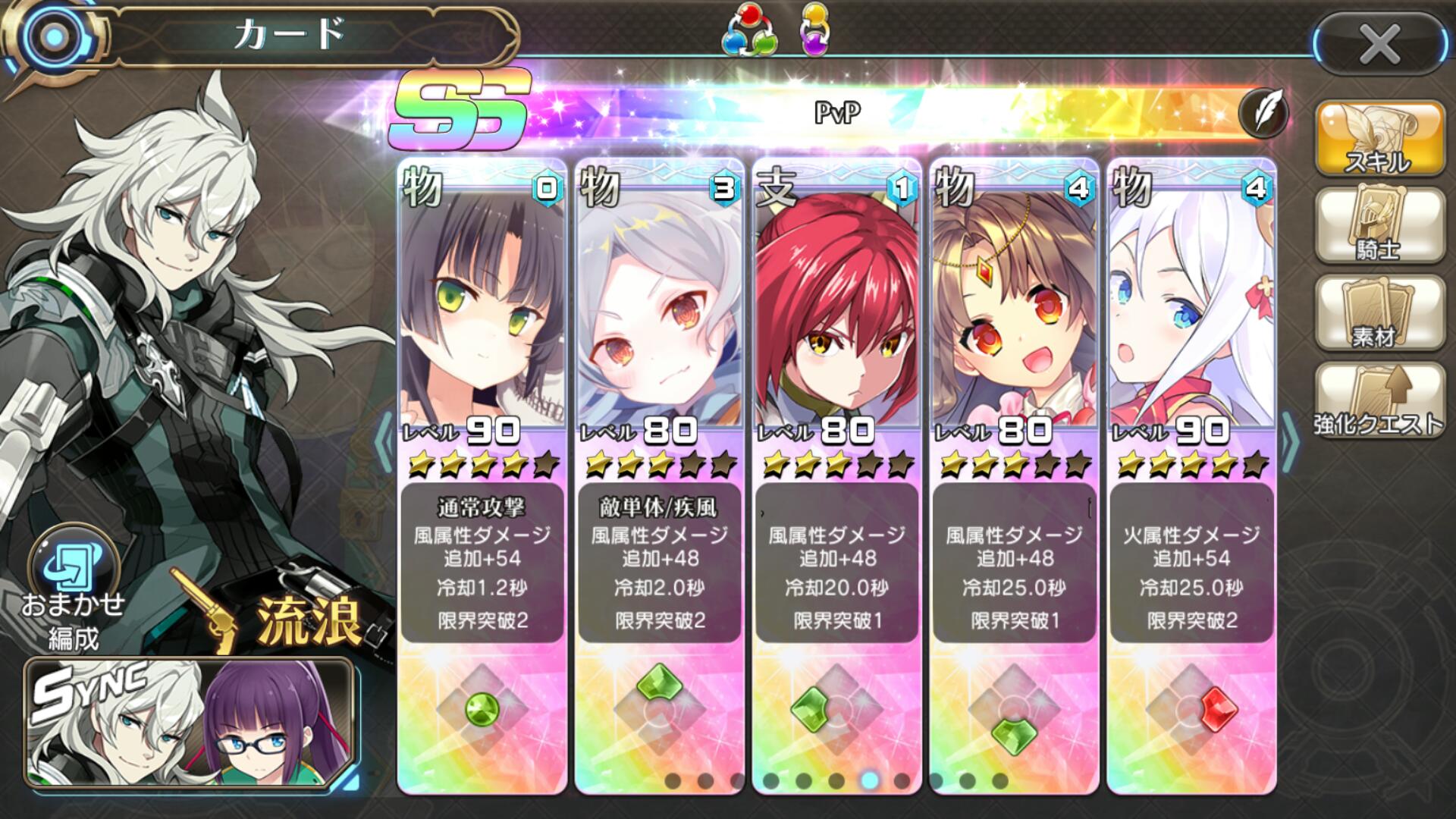Go to 強化クエスト
The height and width of the screenshot is (819, 1456).
pyautogui.click(x=1378, y=400)
